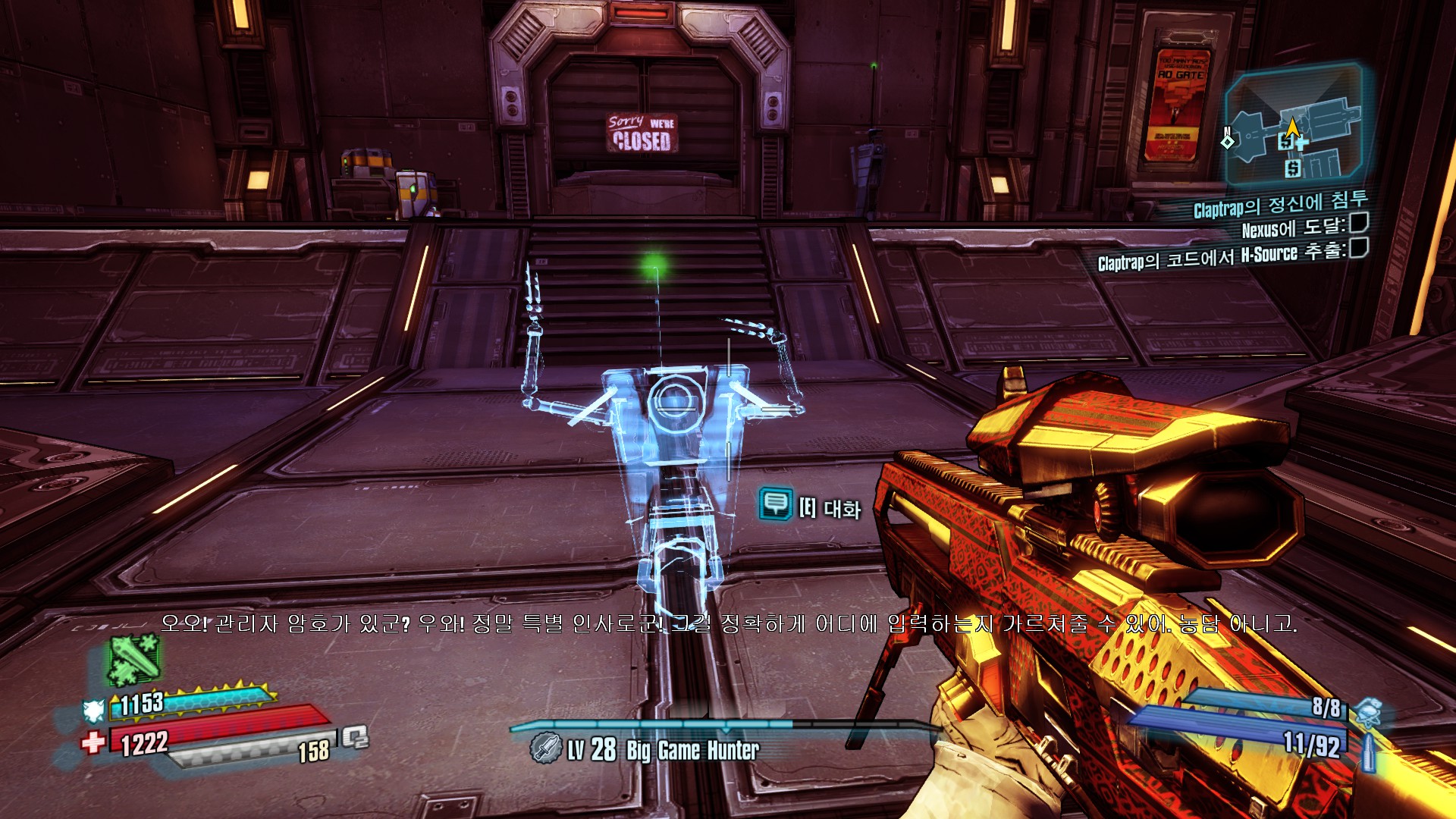
Task: Select the class emblem next to LV 28
Action: click(545, 748)
